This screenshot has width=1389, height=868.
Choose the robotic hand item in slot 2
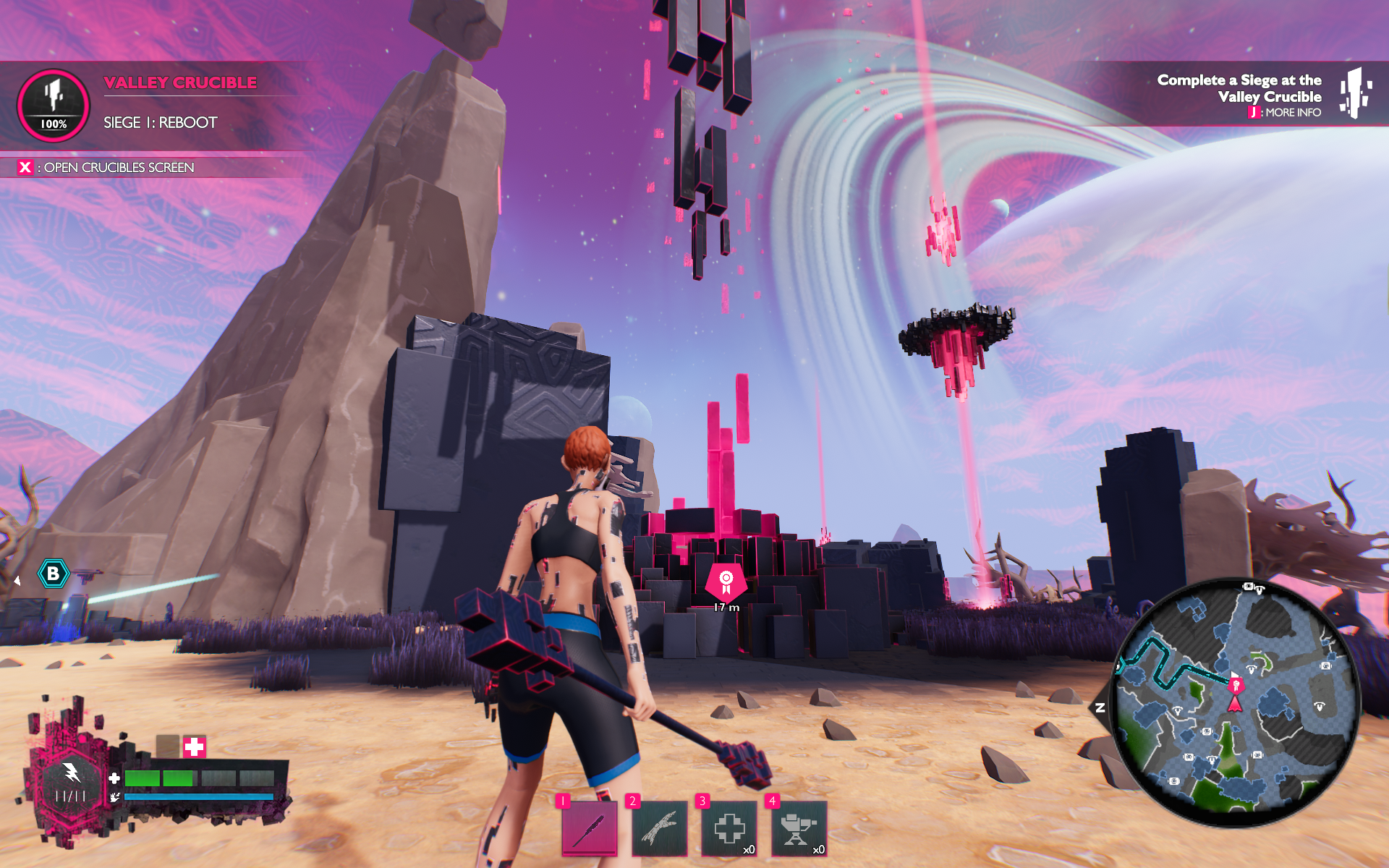click(x=659, y=828)
